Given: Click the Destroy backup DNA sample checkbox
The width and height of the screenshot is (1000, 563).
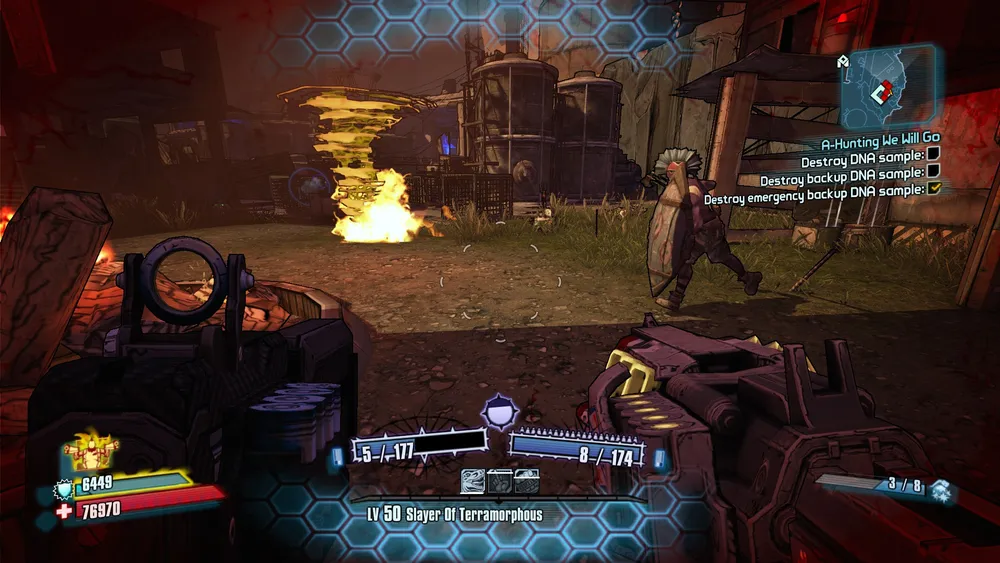Looking at the screenshot, I should tap(934, 171).
